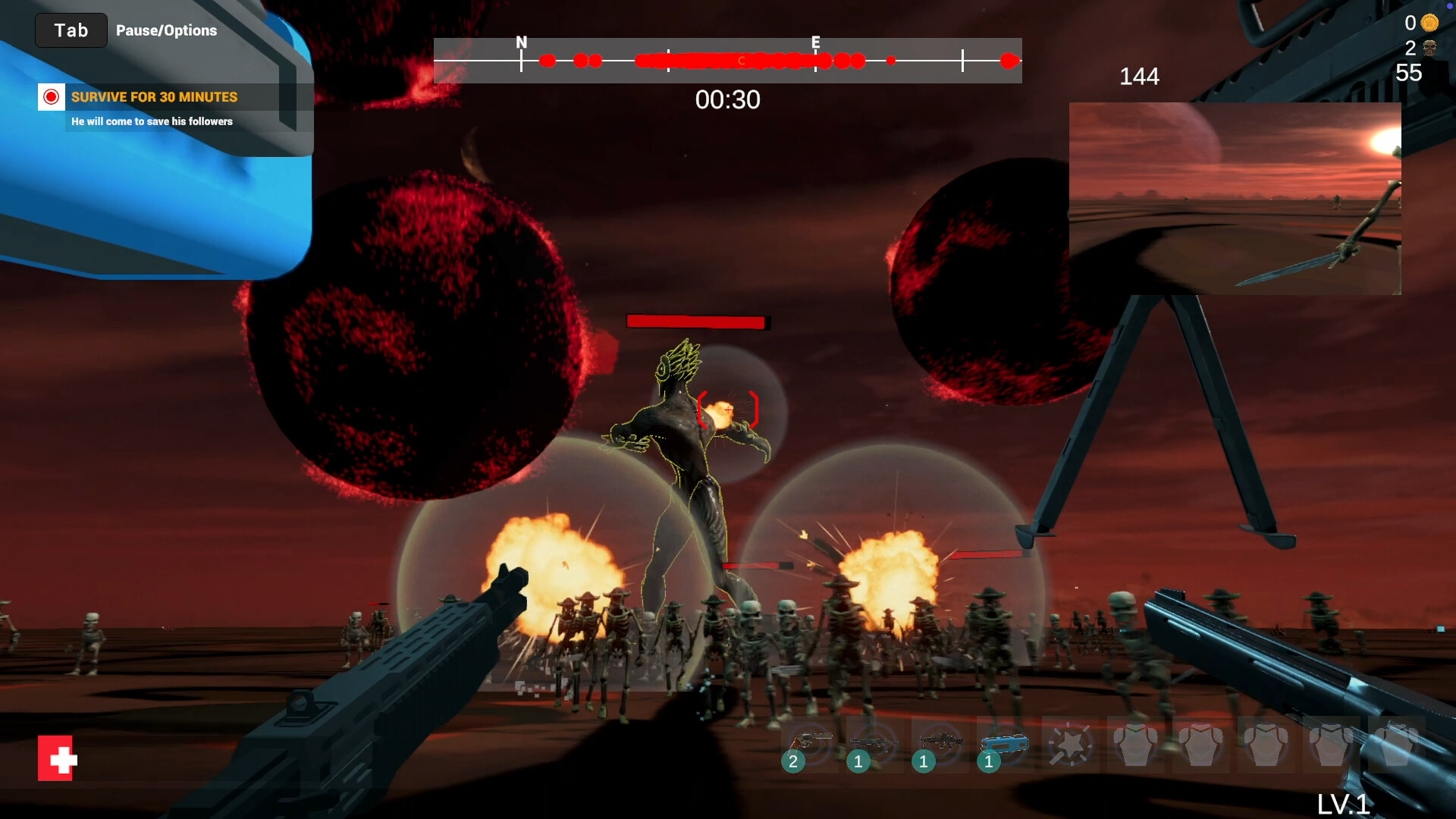This screenshot has width=1456, height=819.
Task: Click the ammo count 55 display
Action: click(x=1410, y=73)
